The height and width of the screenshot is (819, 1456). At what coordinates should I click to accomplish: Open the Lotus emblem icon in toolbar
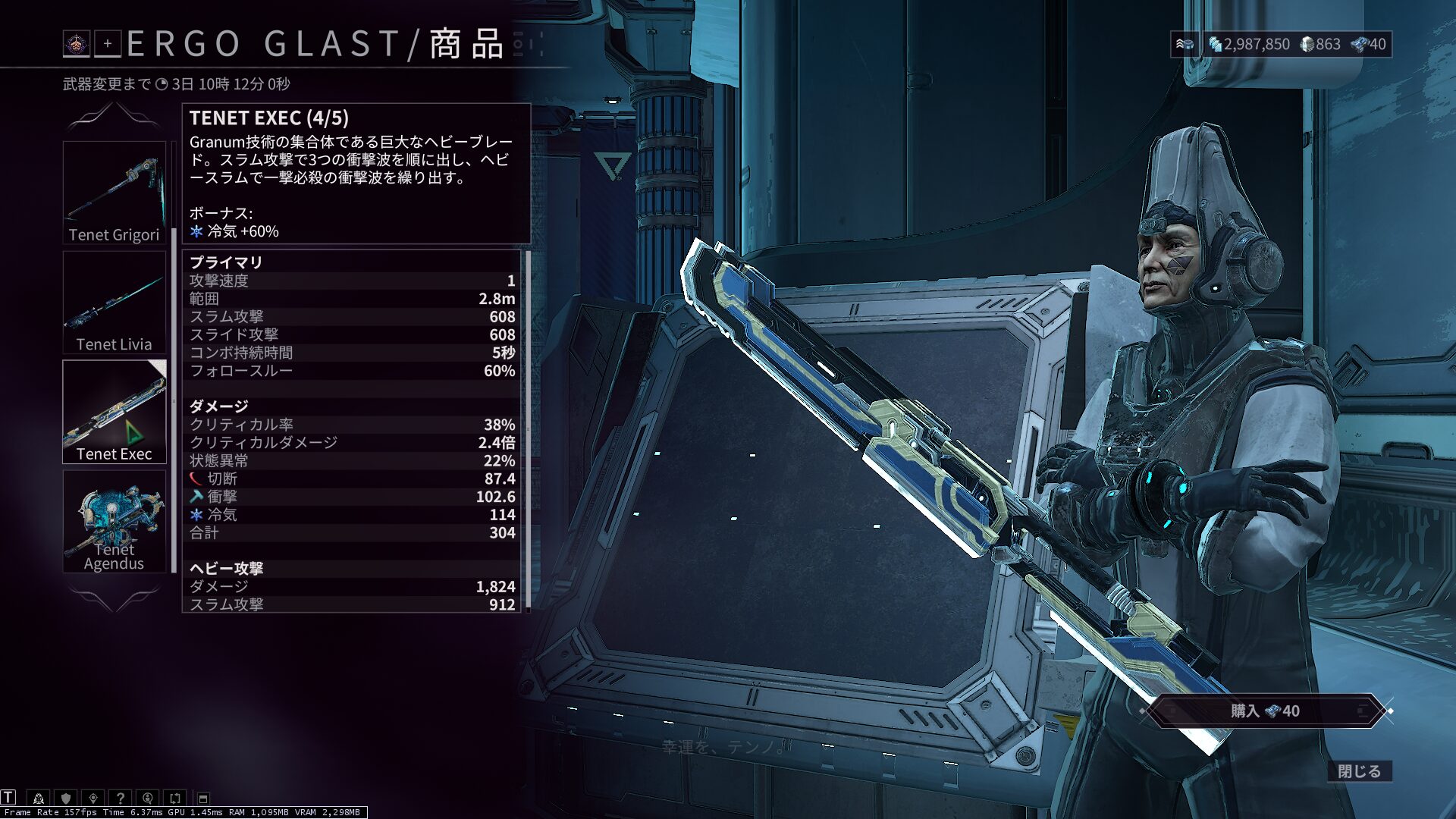pyautogui.click(x=39, y=798)
